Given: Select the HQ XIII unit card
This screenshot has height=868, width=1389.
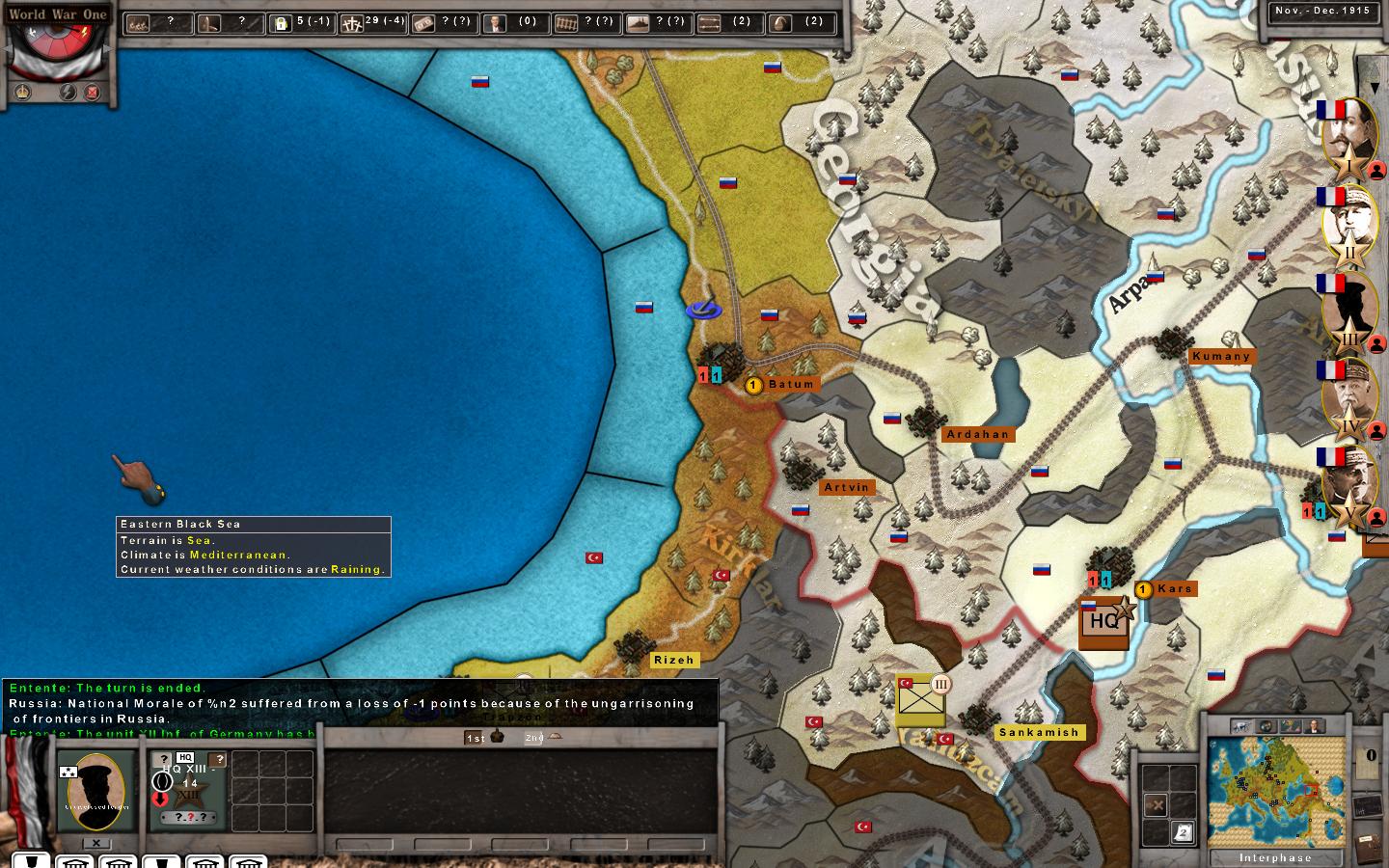Looking at the screenshot, I should [x=189, y=789].
